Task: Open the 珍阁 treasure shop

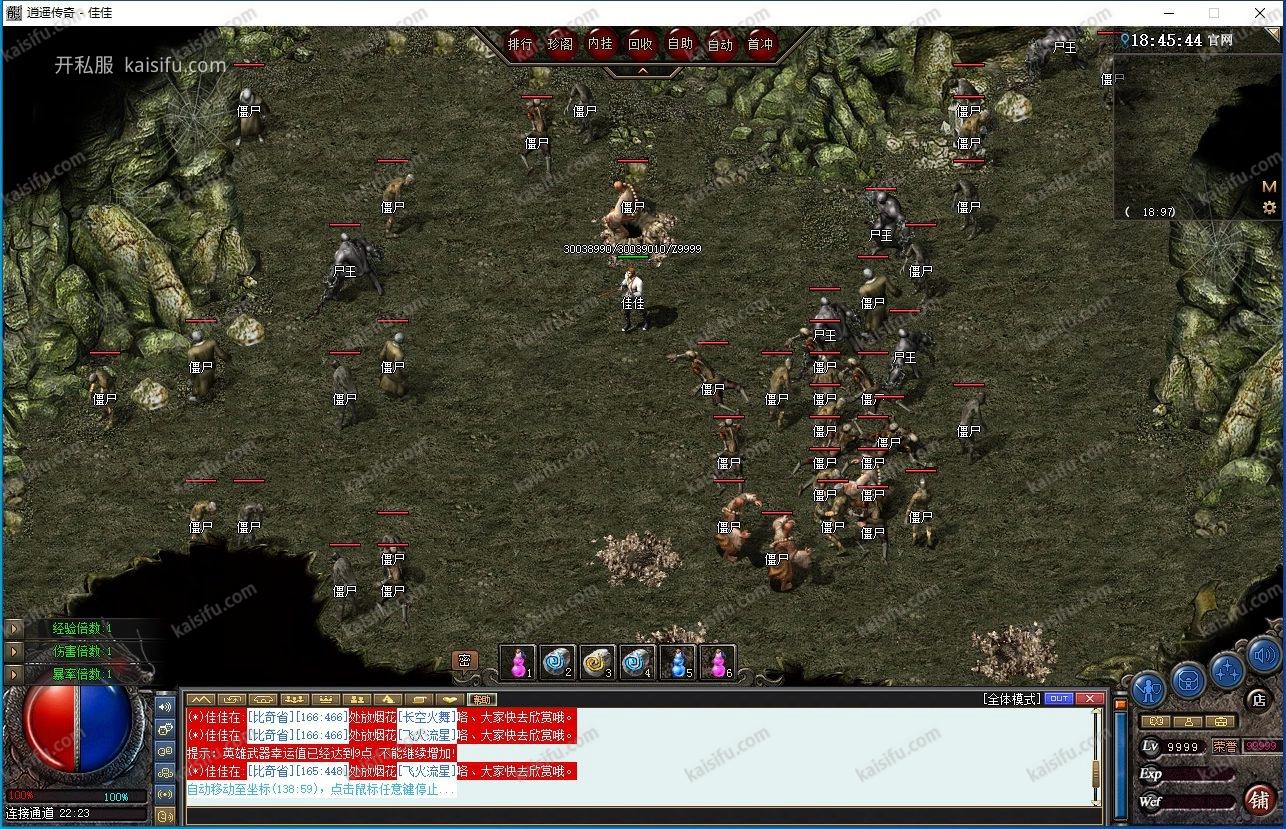Action: (x=560, y=44)
